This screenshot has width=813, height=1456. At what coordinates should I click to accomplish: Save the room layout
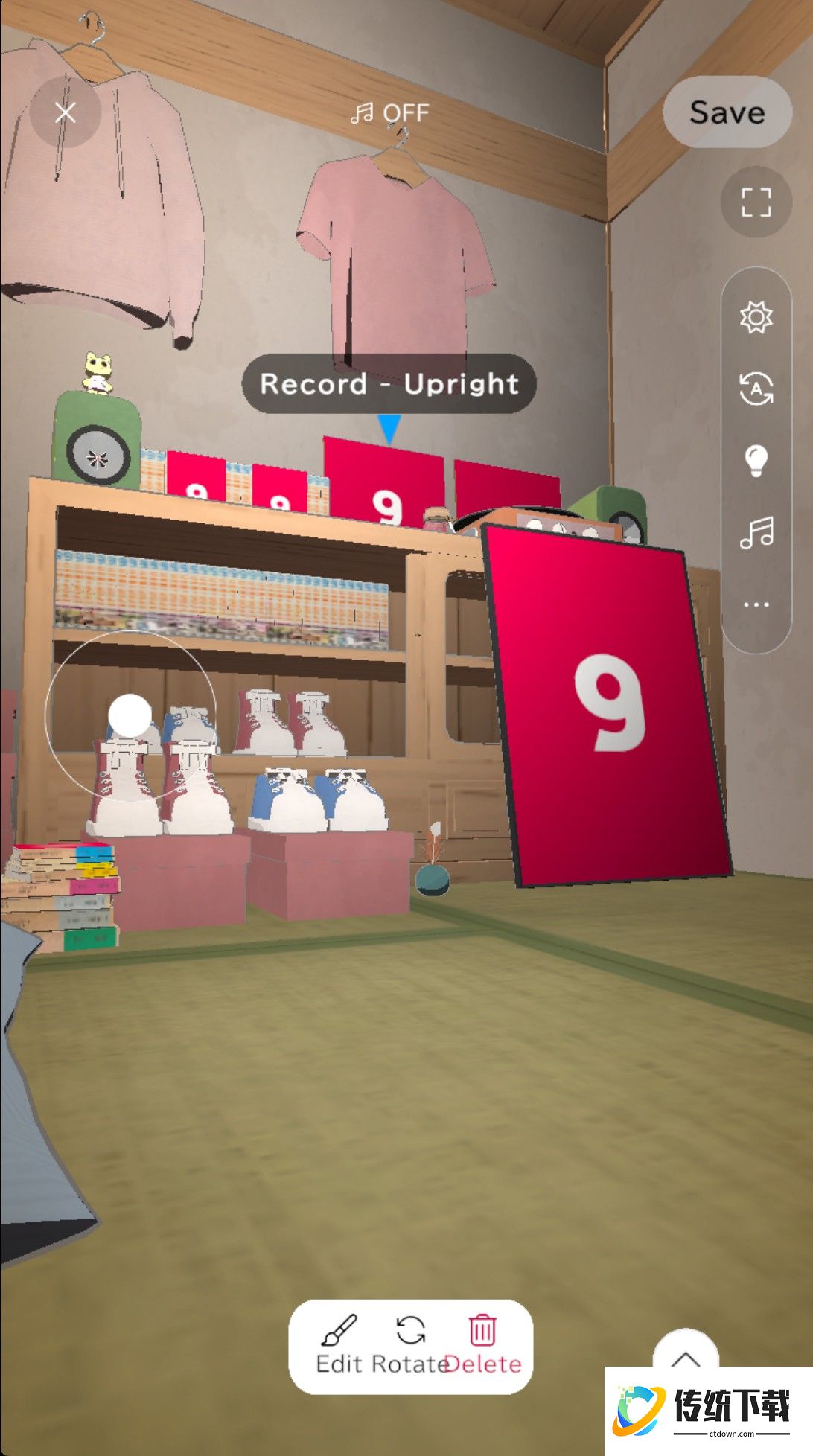pyautogui.click(x=727, y=112)
